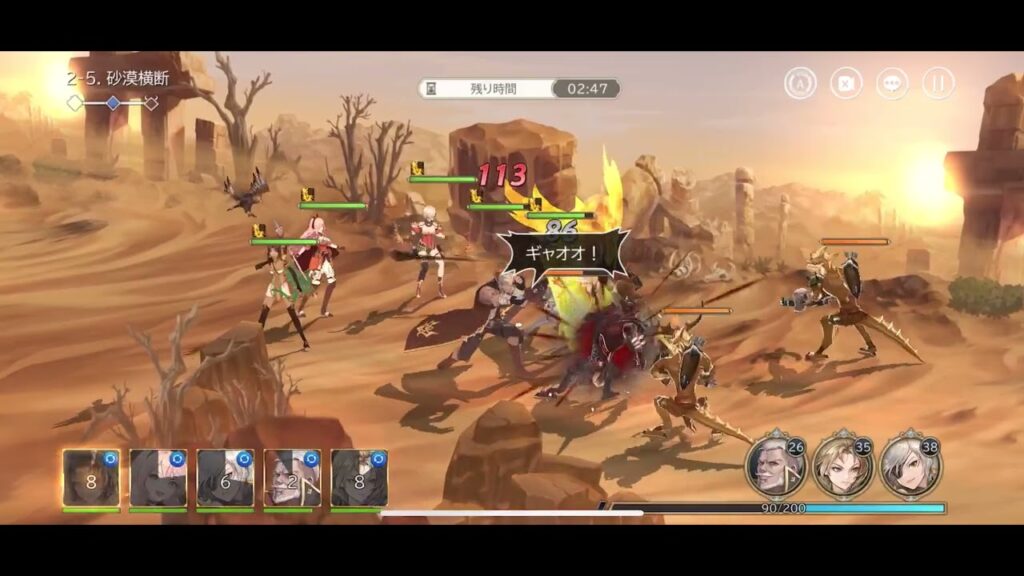
Task: Activate the pink-haired character's skill card
Action: 158,477
